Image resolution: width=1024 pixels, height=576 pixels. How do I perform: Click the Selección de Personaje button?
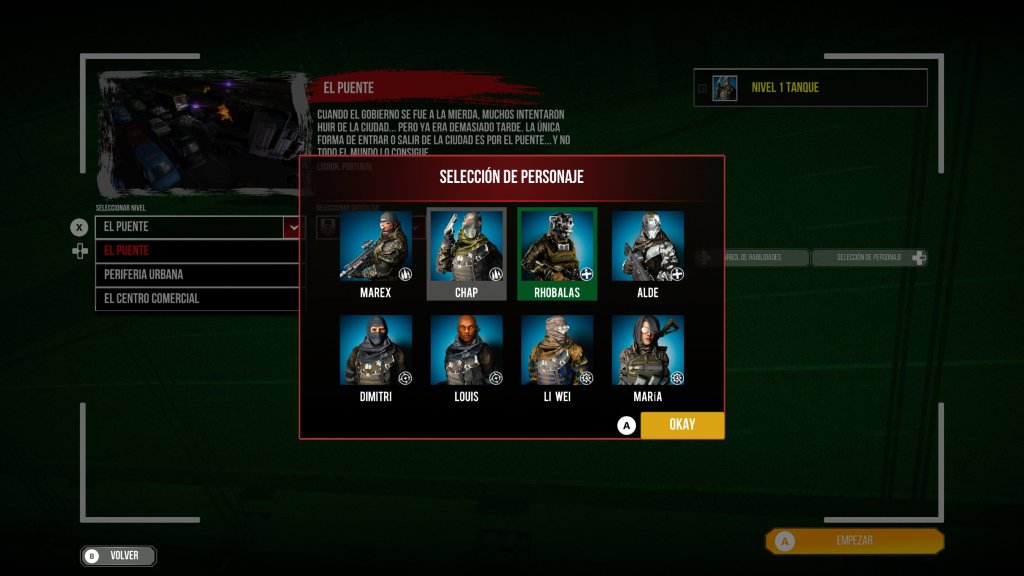868,258
